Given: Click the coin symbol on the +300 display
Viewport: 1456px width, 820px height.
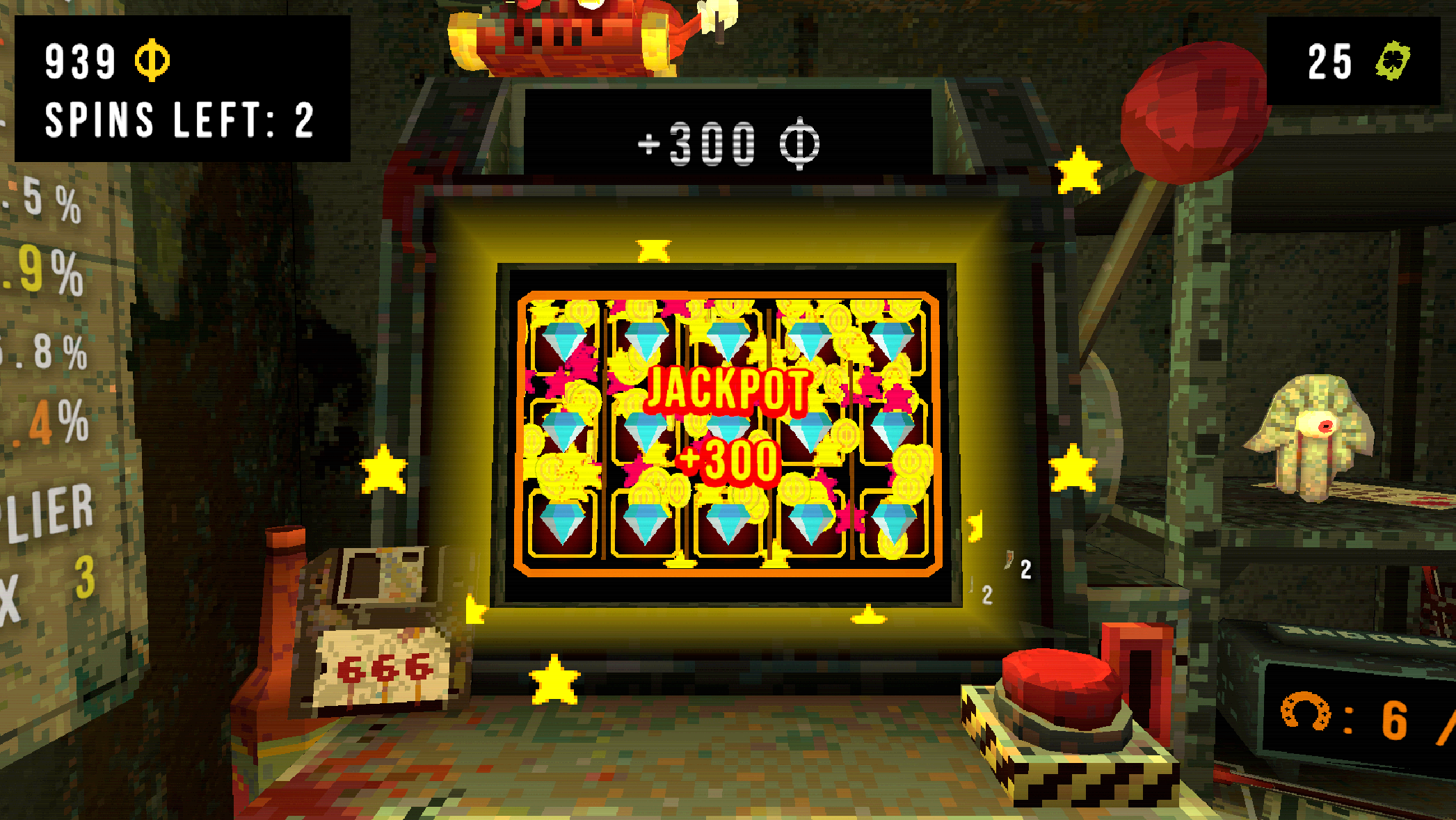Looking at the screenshot, I should click(x=800, y=144).
